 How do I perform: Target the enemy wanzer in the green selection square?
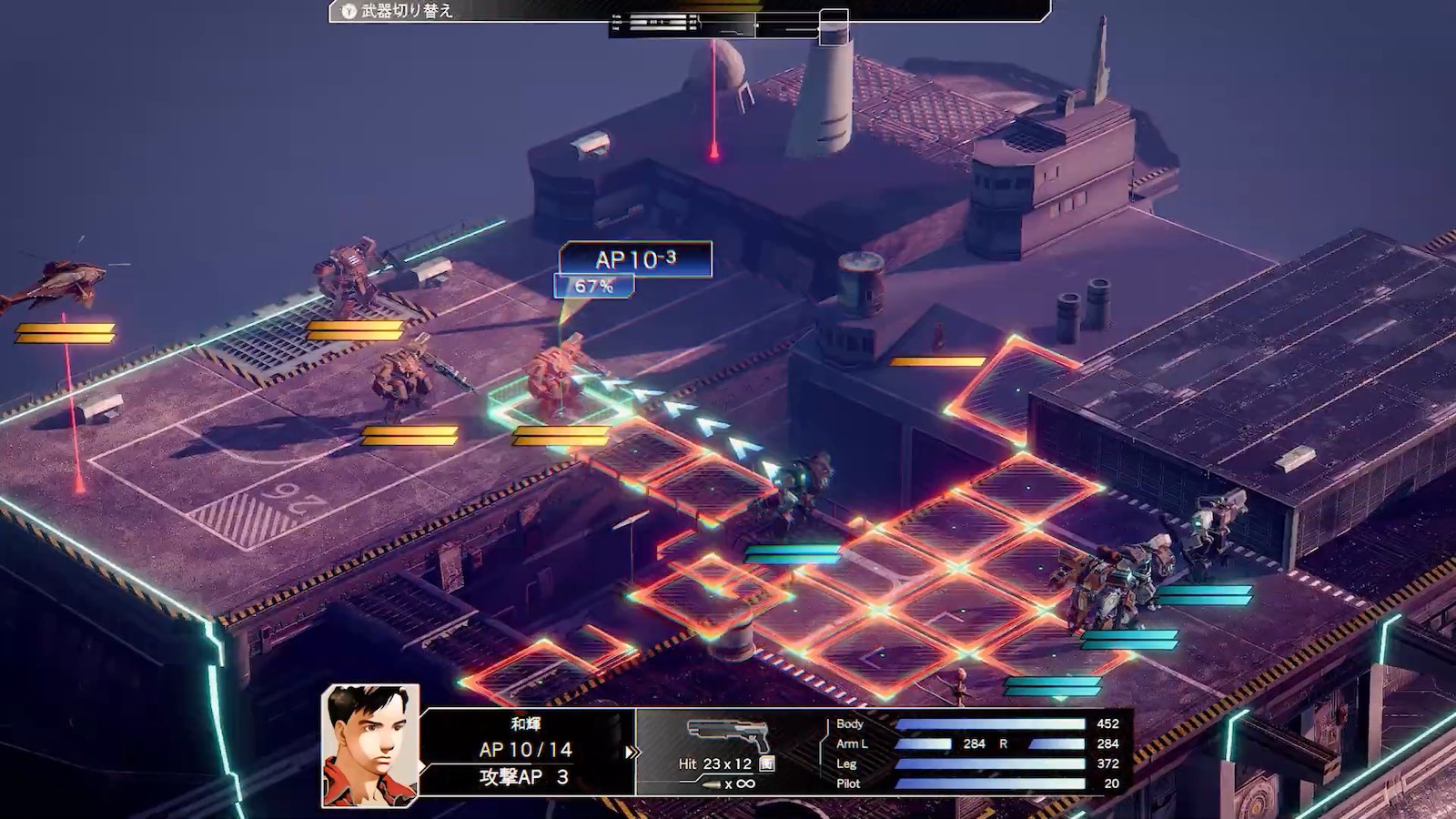[555, 378]
